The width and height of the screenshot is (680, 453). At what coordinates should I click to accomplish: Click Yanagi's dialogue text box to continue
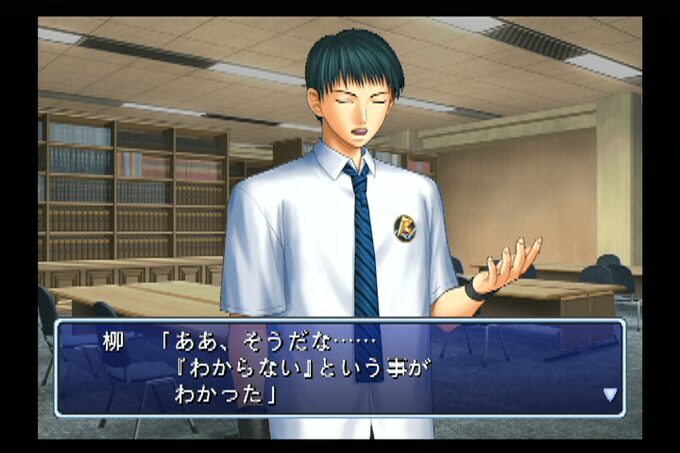tap(340, 368)
